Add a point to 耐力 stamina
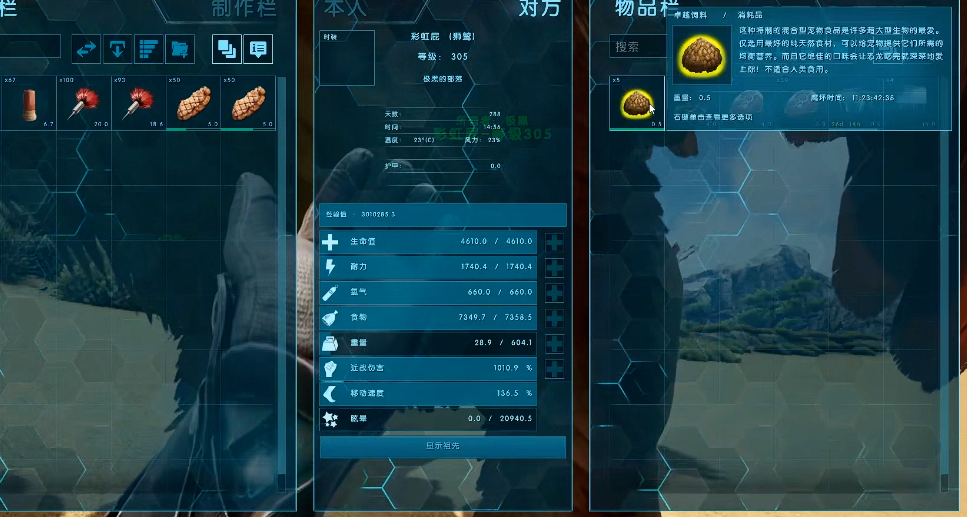 coord(554,267)
